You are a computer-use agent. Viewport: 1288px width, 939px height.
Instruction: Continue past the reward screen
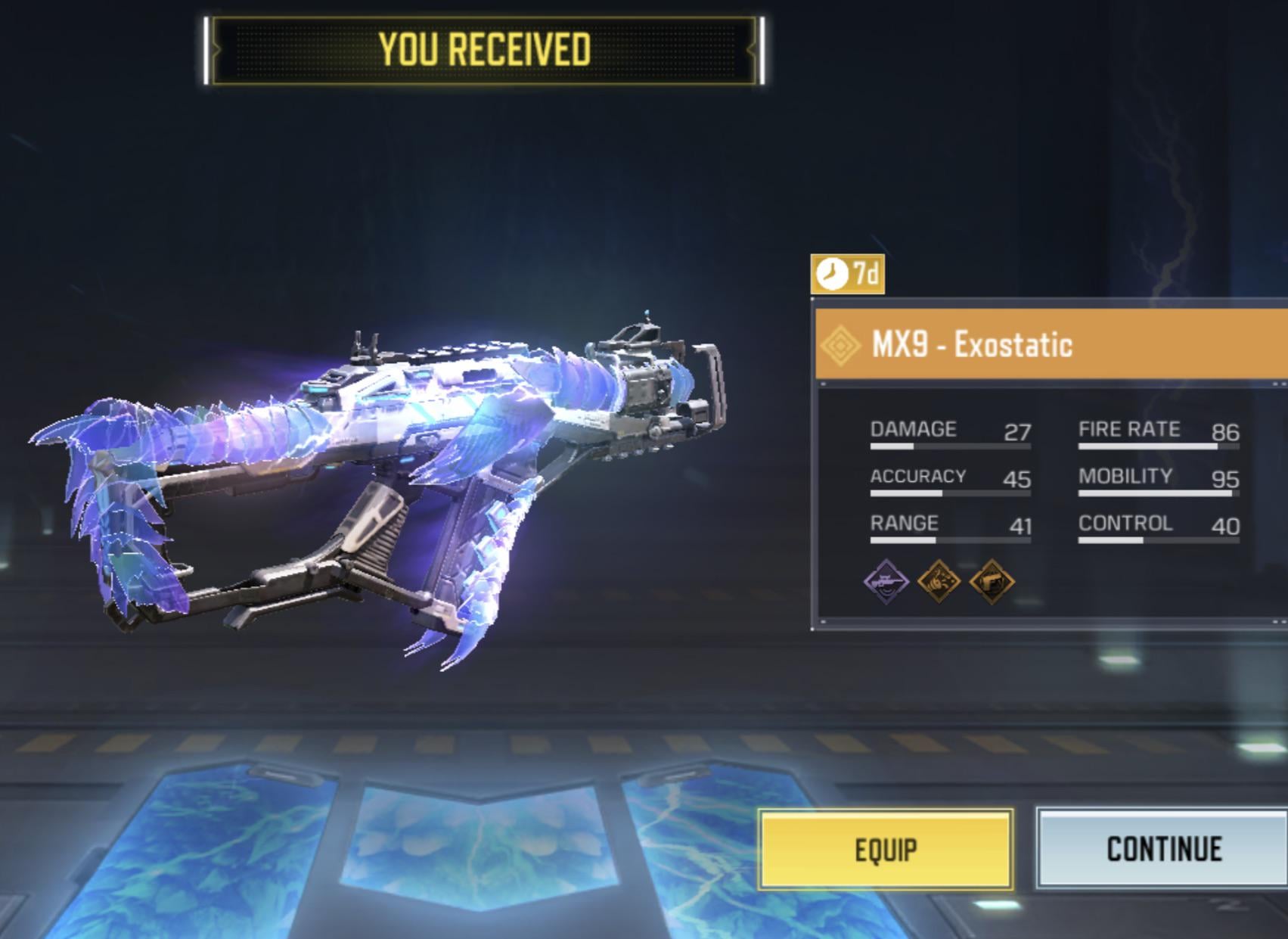pyautogui.click(x=1162, y=849)
